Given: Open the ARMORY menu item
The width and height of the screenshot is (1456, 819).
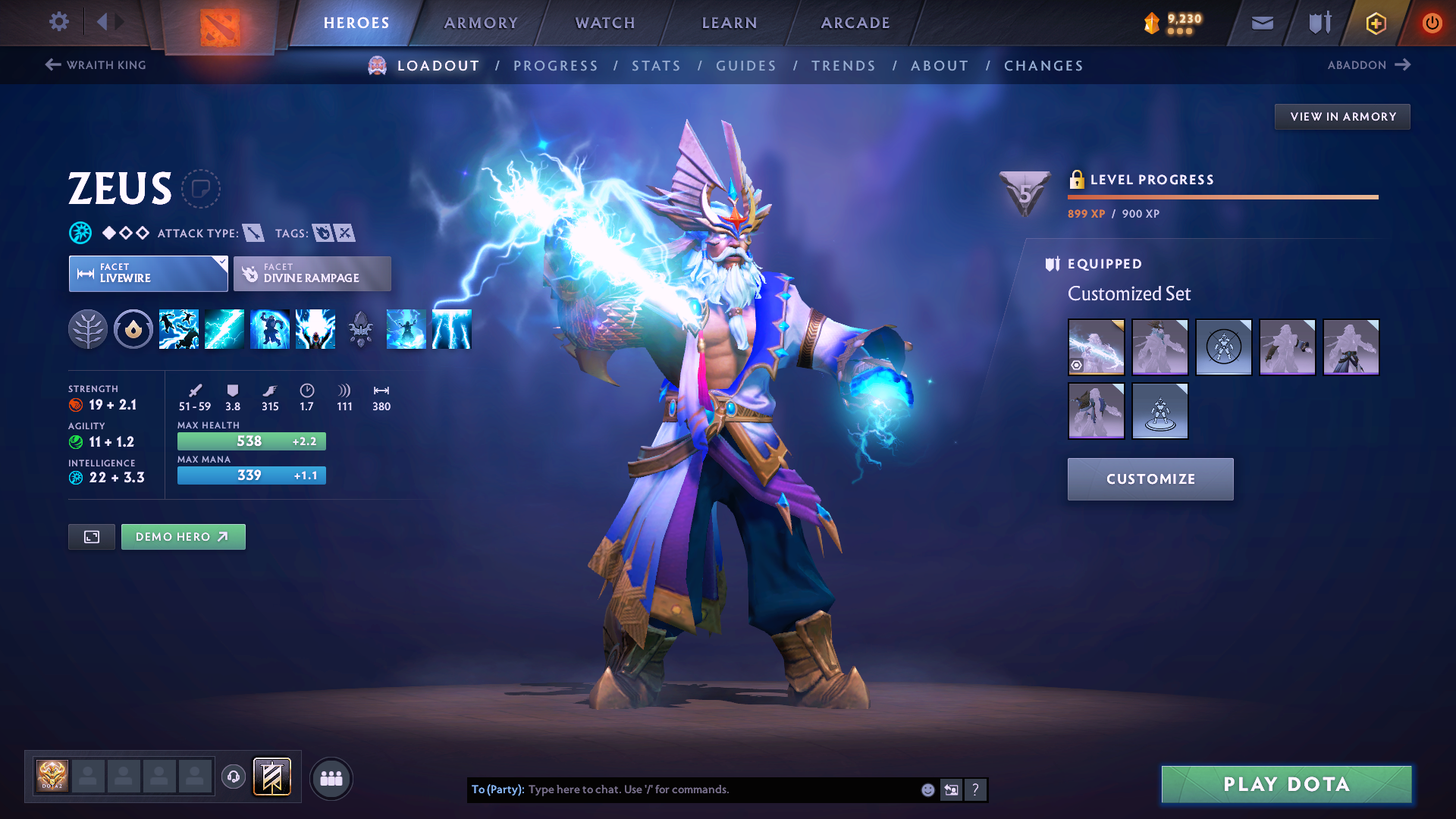Looking at the screenshot, I should [480, 23].
